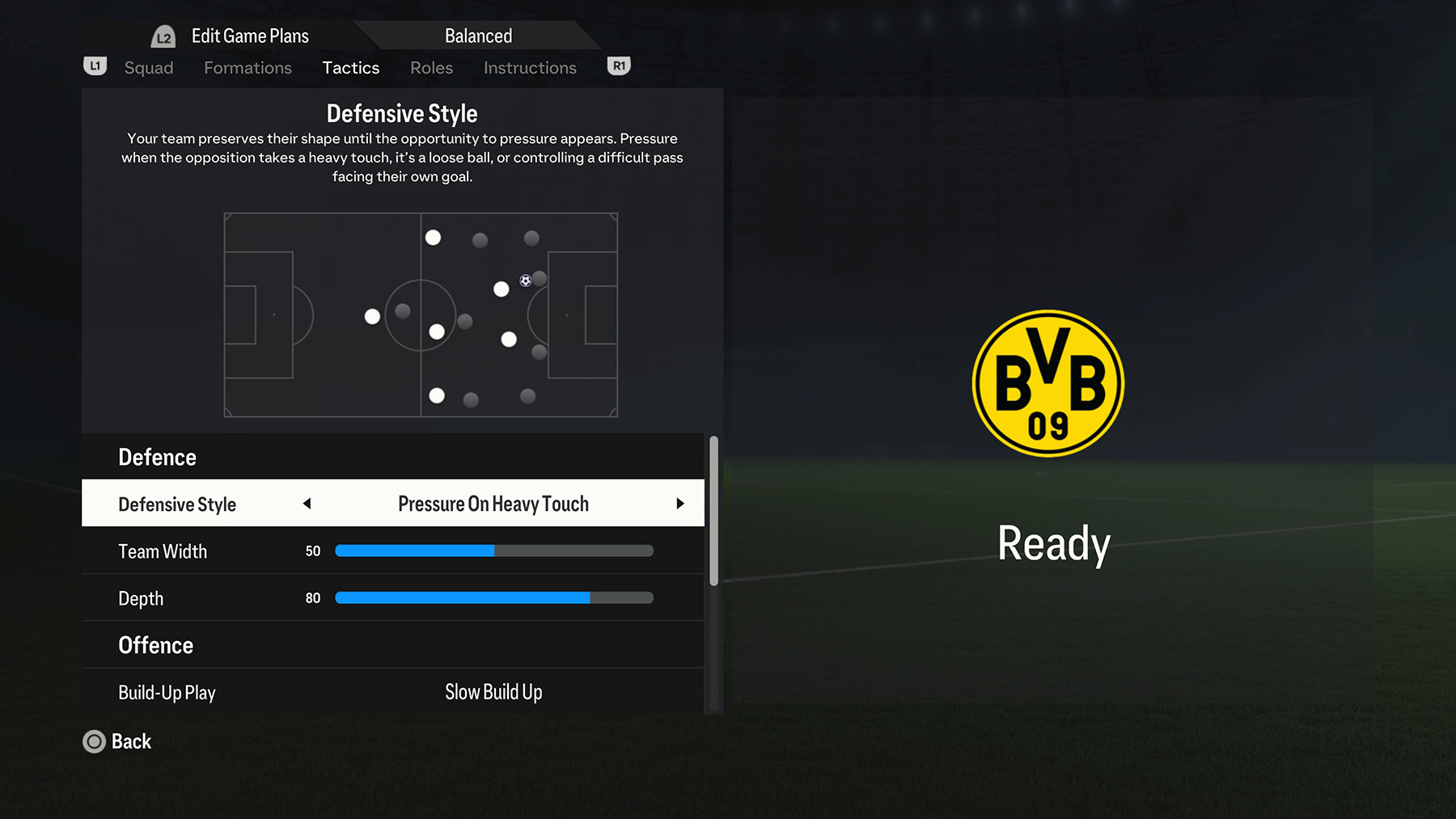Click the L2 shoulder button icon
The height and width of the screenshot is (819, 1456).
163,35
